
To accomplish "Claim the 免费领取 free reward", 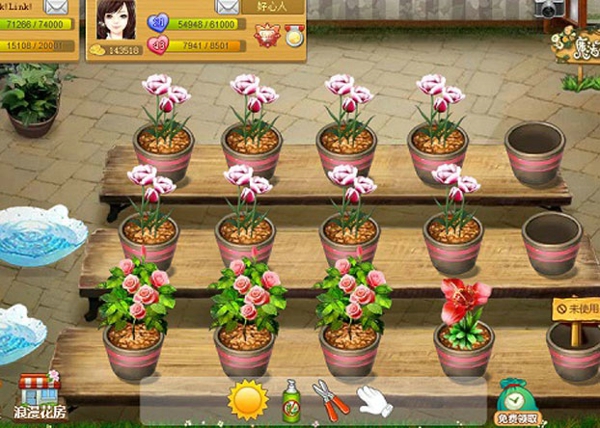I will coord(518,403).
